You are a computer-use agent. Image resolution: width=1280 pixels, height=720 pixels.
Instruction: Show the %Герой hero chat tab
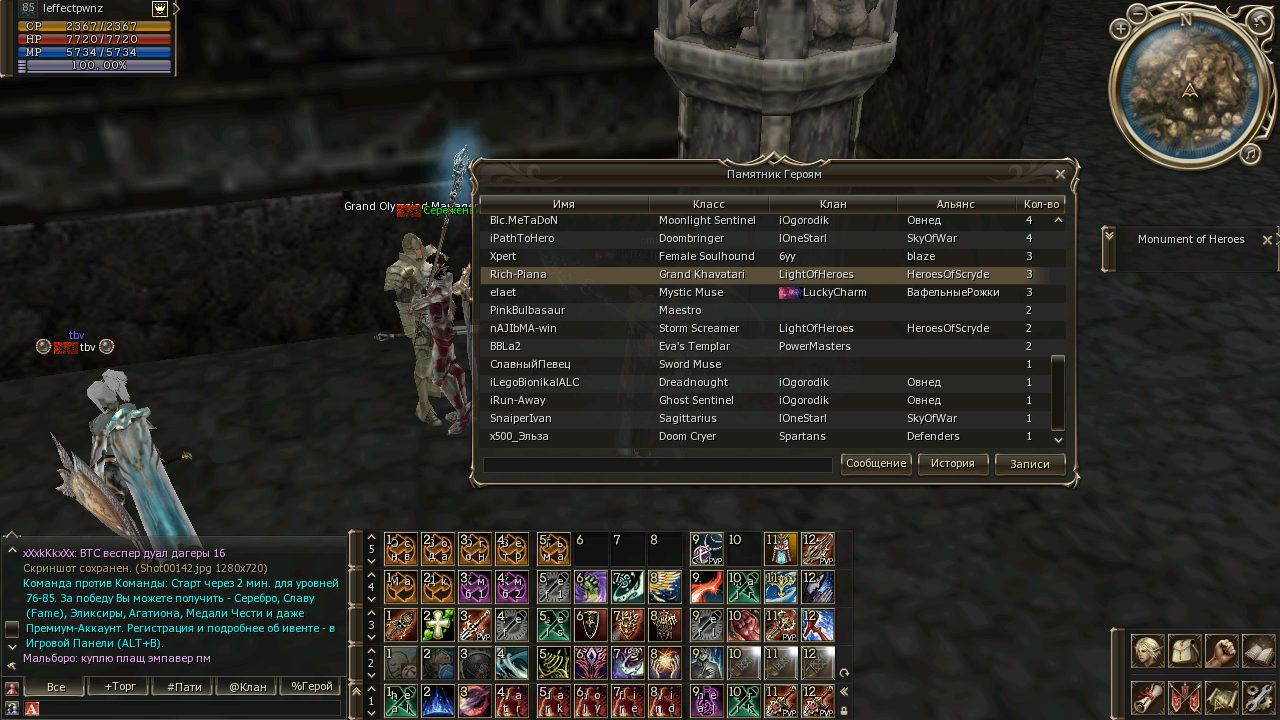311,687
